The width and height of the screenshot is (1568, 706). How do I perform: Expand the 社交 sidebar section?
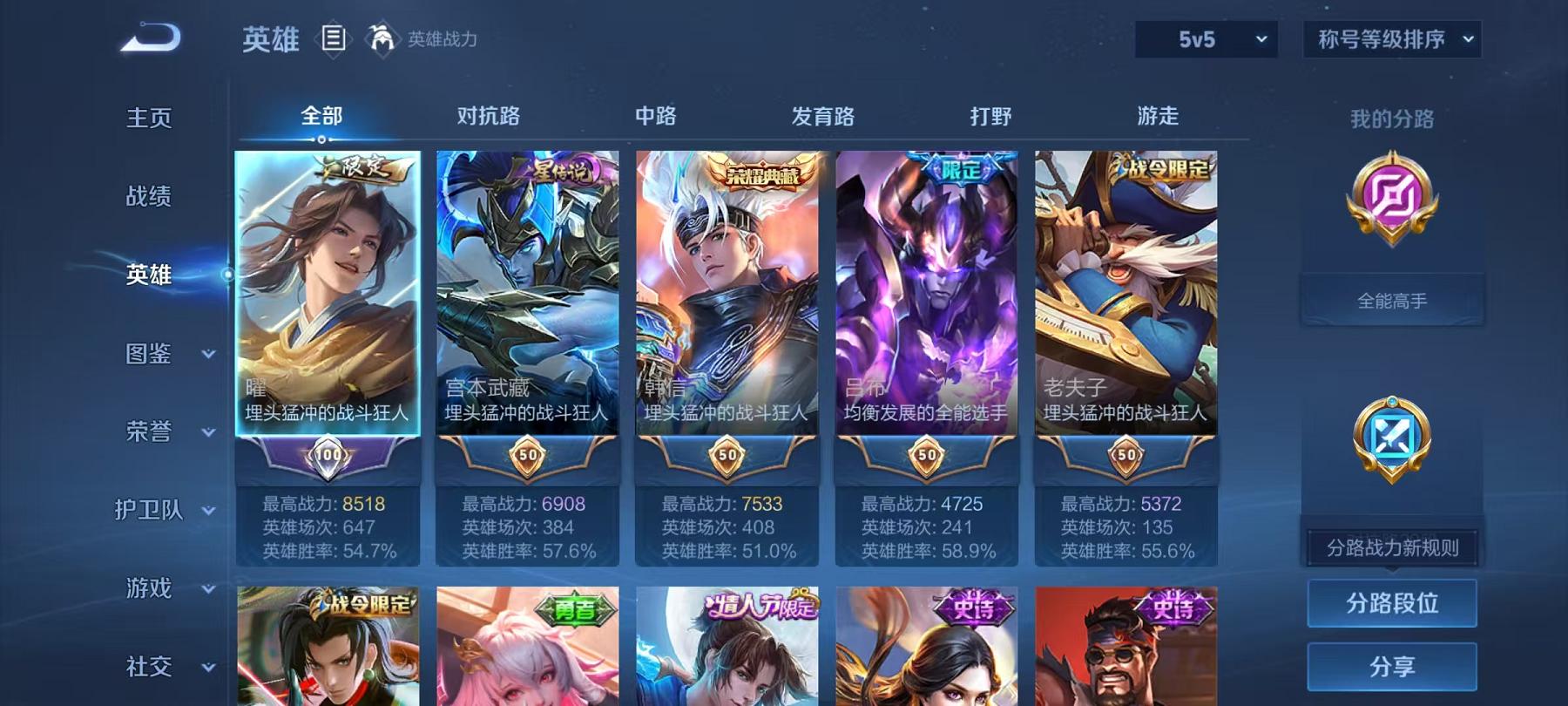[x=148, y=669]
